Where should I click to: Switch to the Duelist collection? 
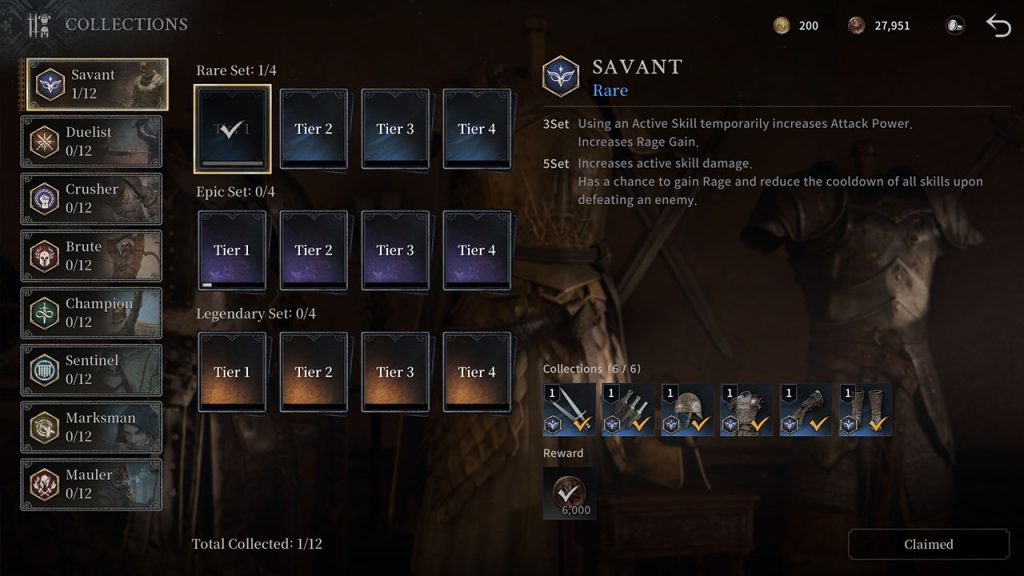92,141
